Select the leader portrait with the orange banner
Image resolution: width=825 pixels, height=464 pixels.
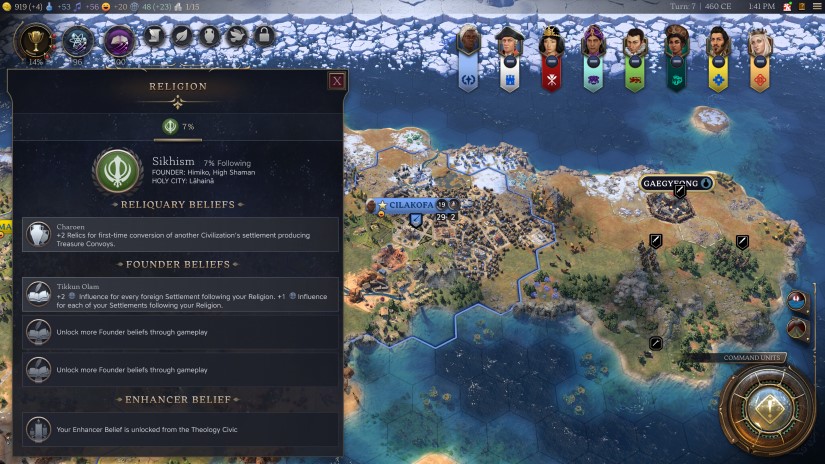[x=761, y=55]
